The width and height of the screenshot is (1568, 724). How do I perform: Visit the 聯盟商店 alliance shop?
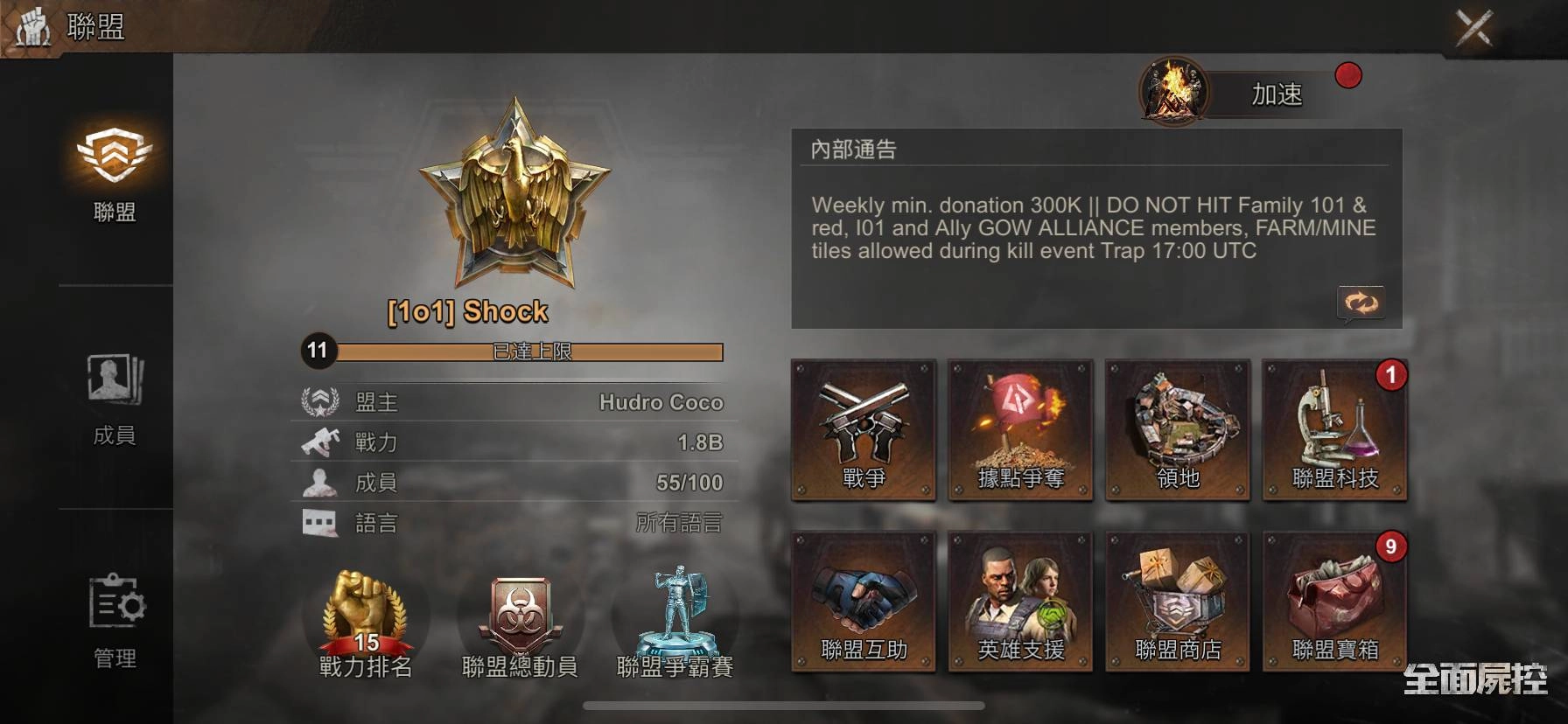[x=1178, y=602]
